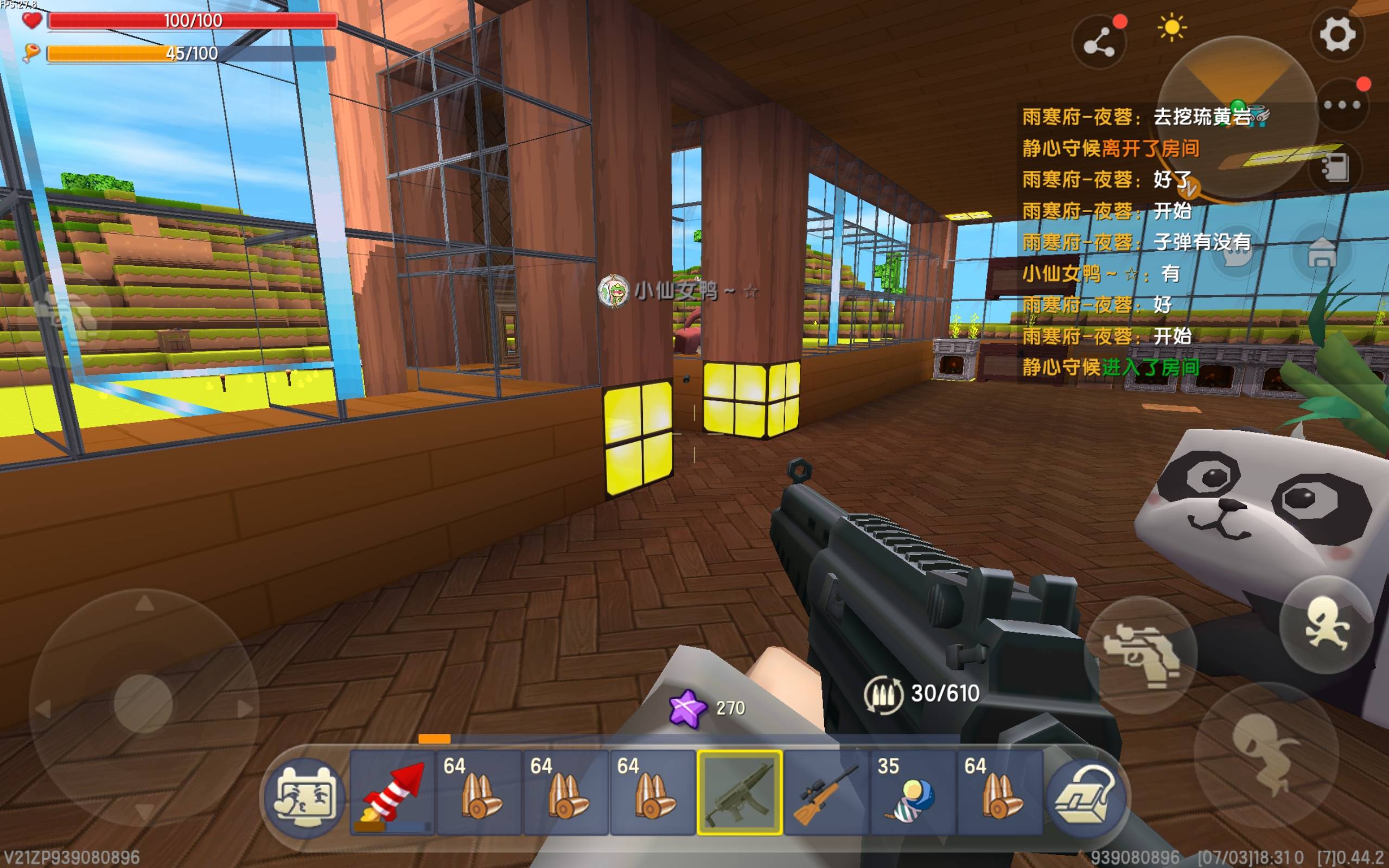Tap the virtual movement joystick
Viewport: 1389px width, 868px height.
pos(143,703)
